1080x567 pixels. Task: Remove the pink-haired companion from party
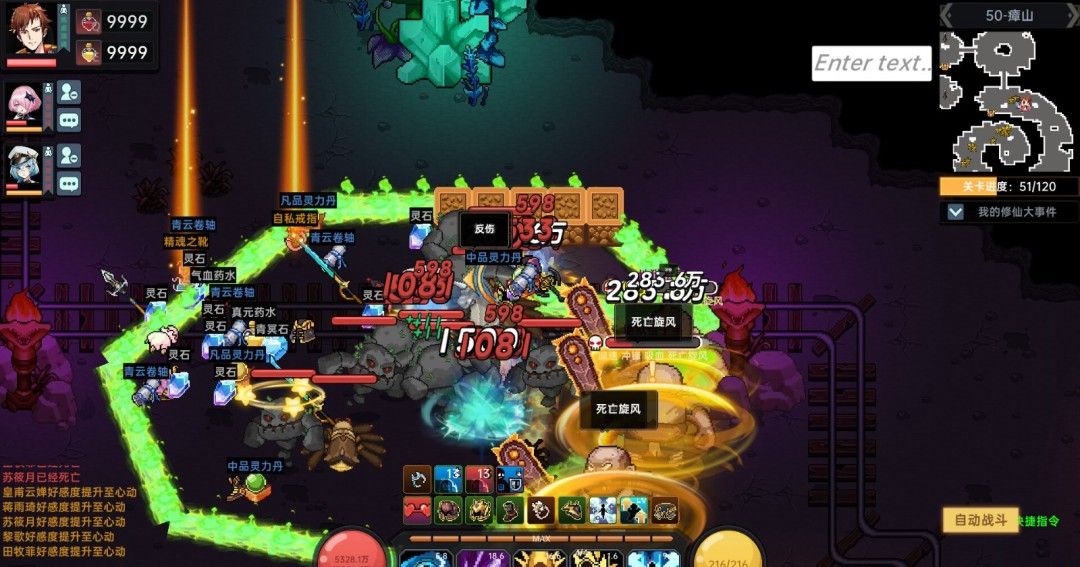click(x=68, y=92)
